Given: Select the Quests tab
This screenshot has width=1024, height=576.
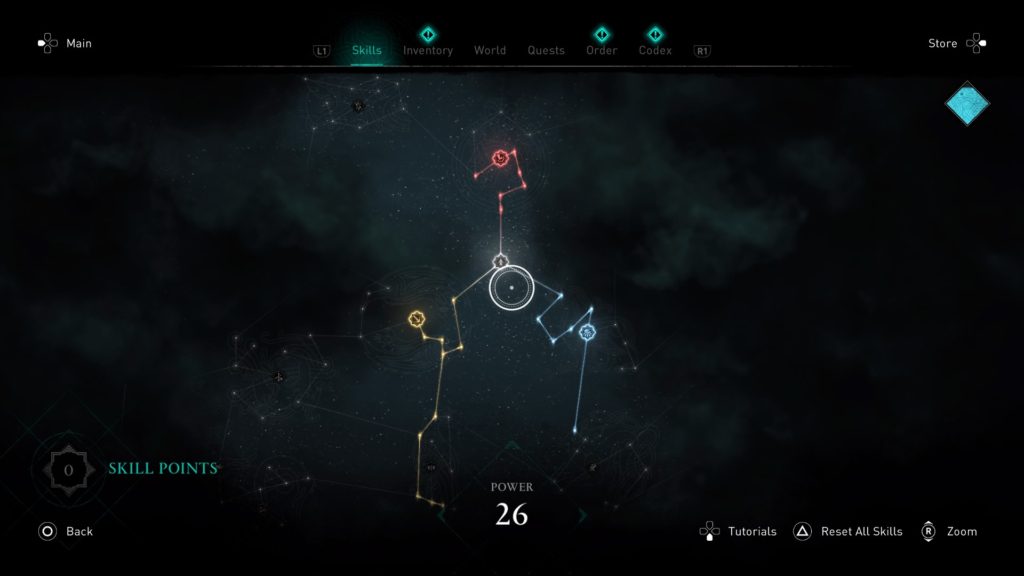Looking at the screenshot, I should [546, 50].
